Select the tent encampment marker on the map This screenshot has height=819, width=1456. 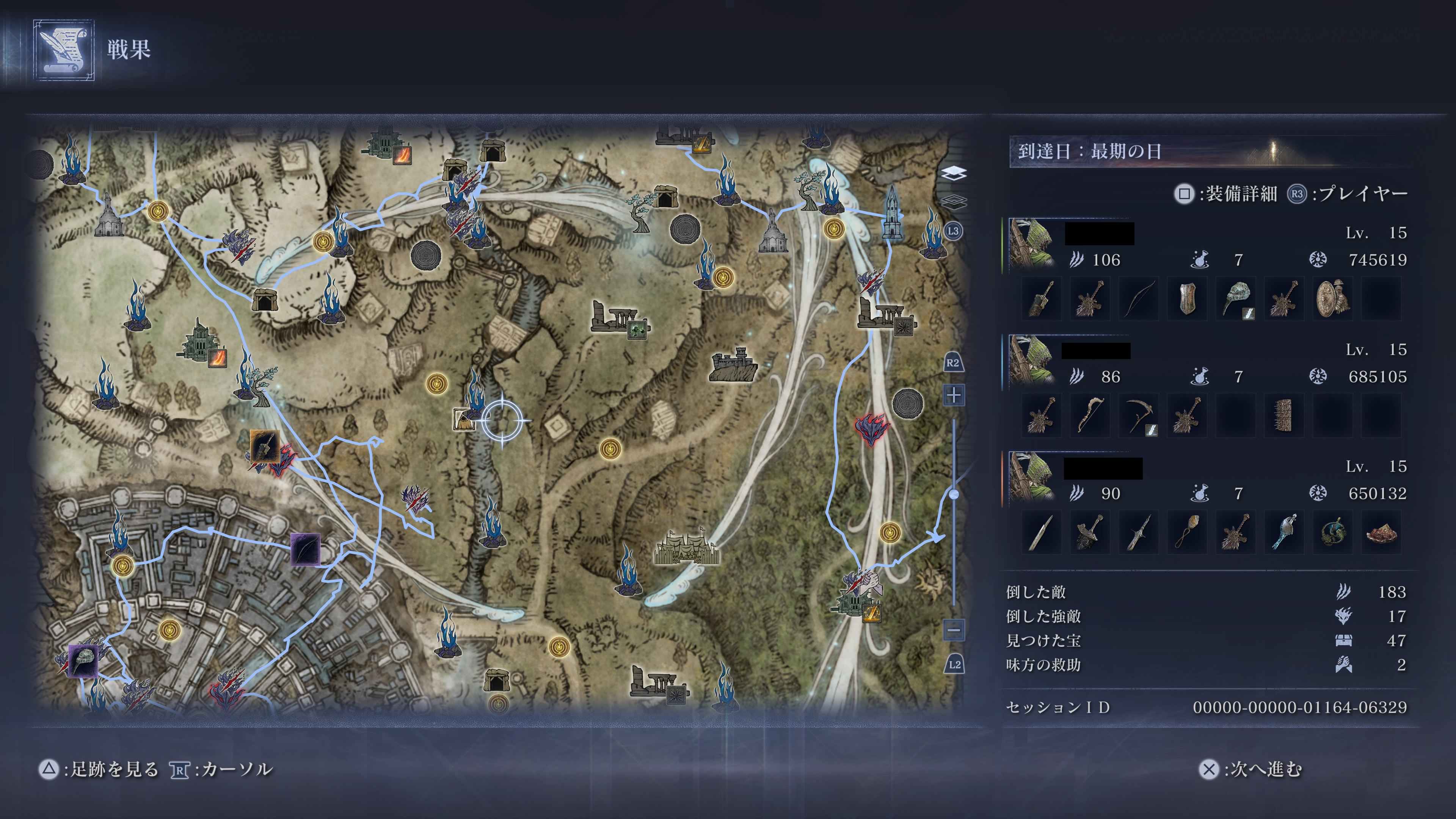[686, 547]
